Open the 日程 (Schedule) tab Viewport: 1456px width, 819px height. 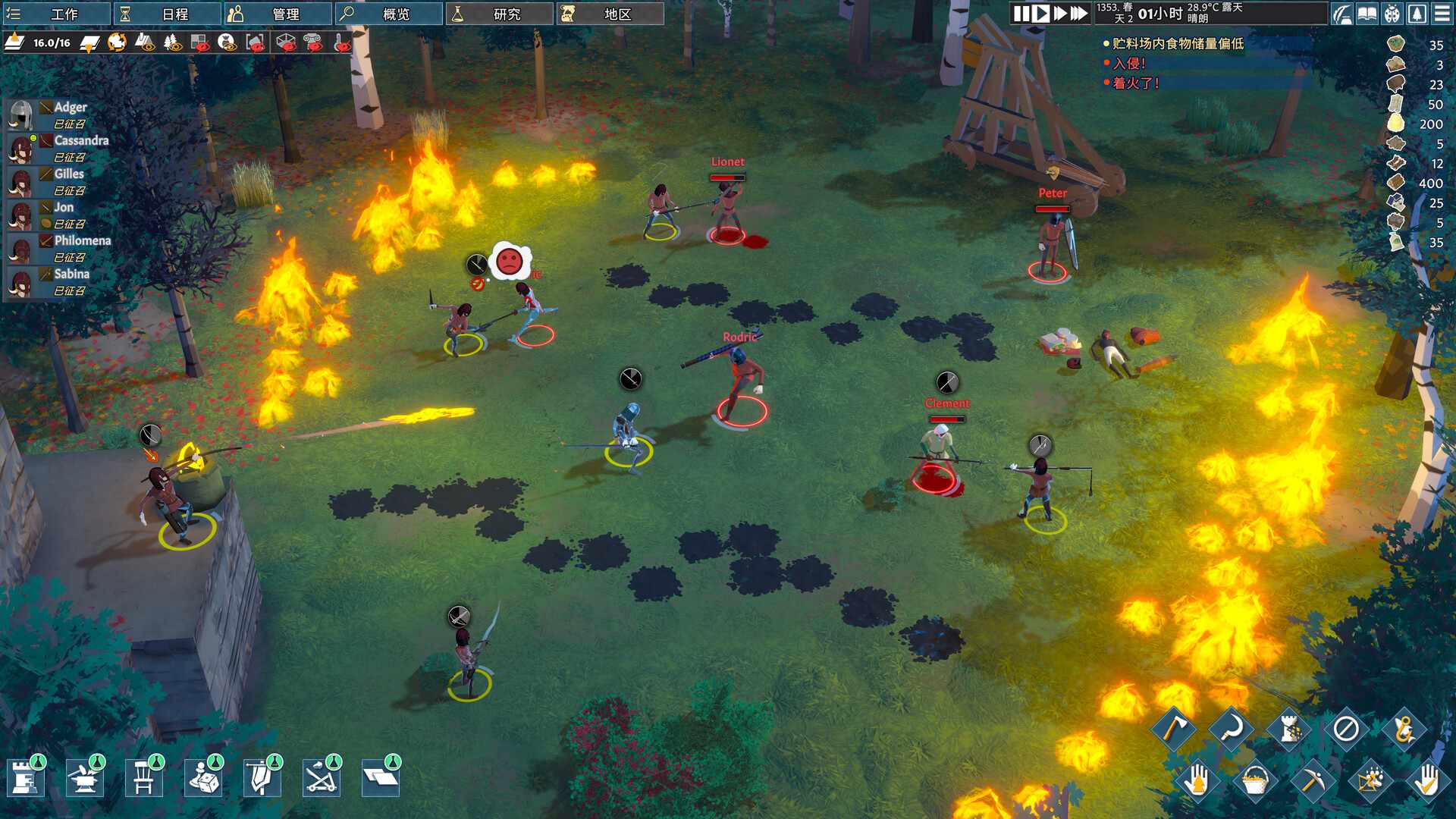(166, 14)
